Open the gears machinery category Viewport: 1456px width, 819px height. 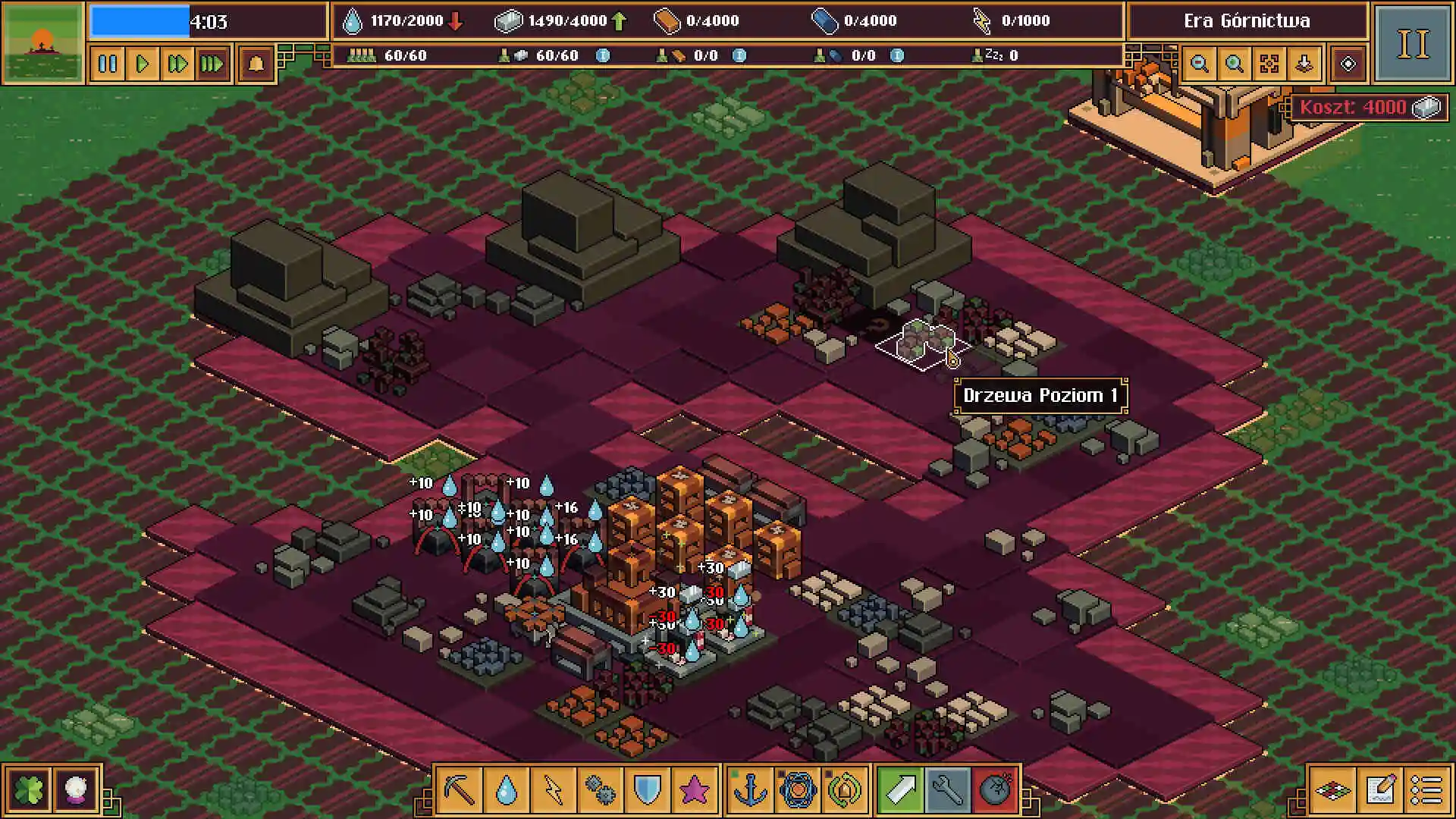point(601,790)
